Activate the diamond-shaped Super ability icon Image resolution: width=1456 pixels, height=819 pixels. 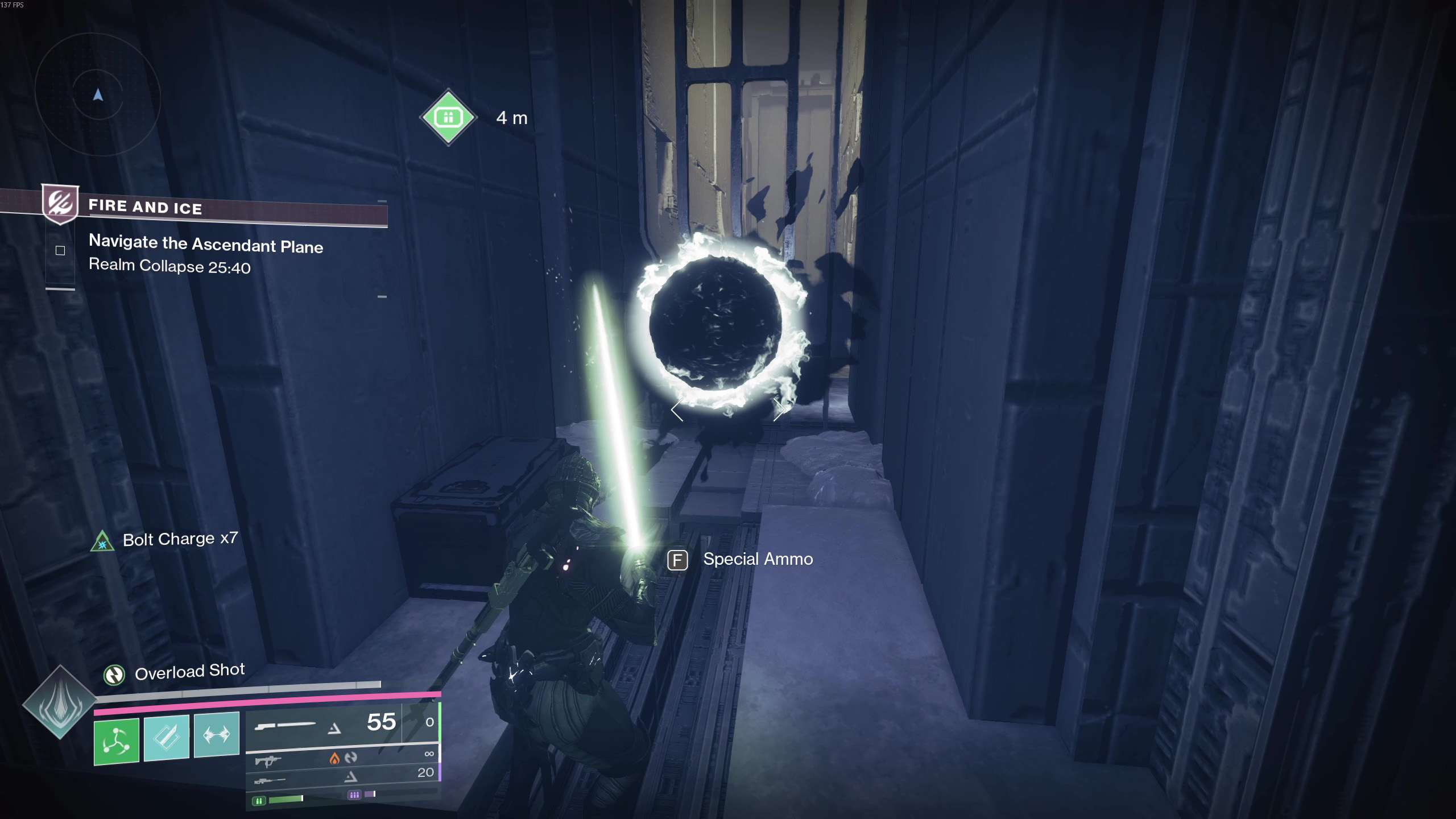pyautogui.click(x=60, y=702)
